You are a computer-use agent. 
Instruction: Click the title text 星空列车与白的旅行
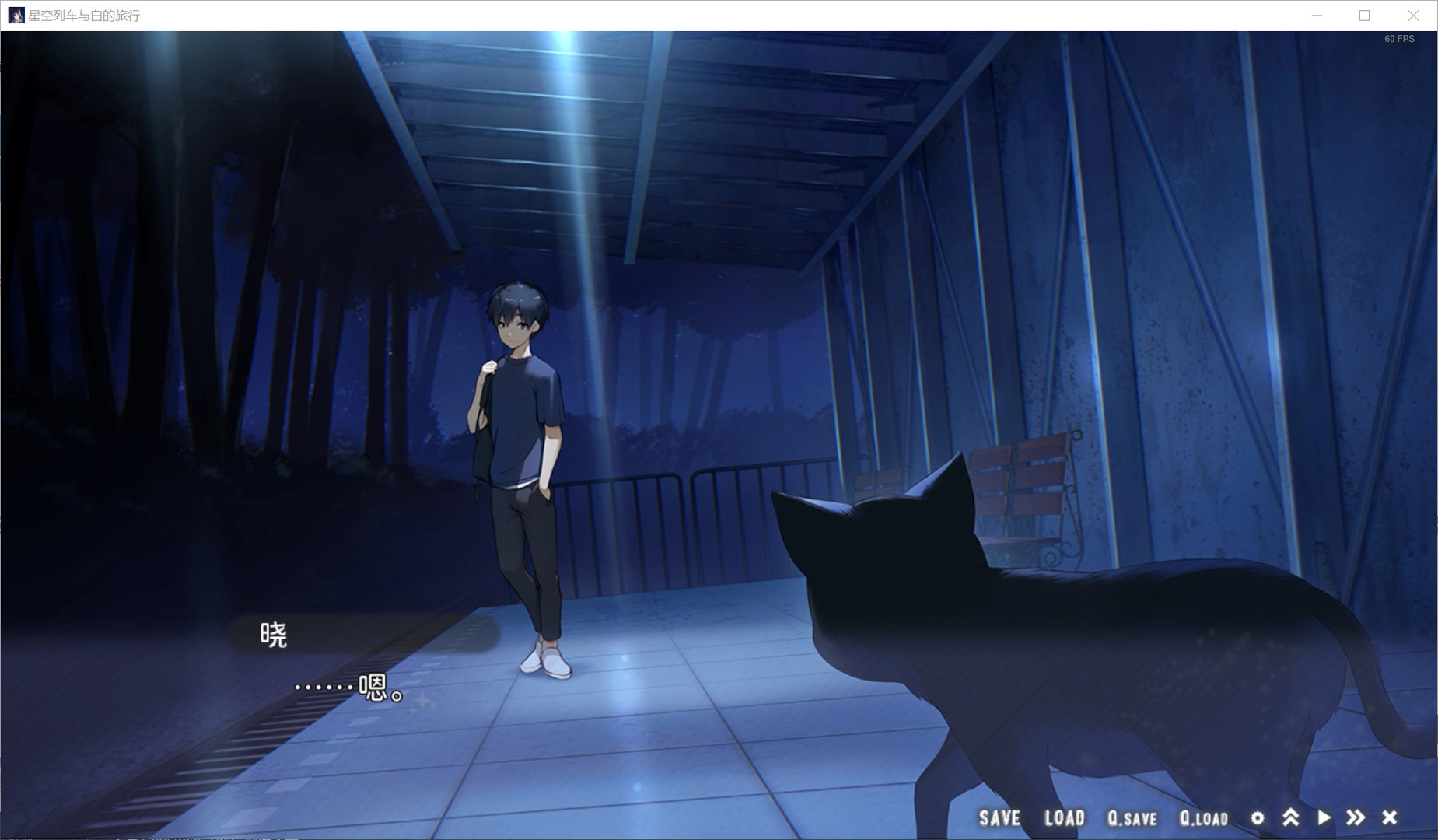coord(83,14)
